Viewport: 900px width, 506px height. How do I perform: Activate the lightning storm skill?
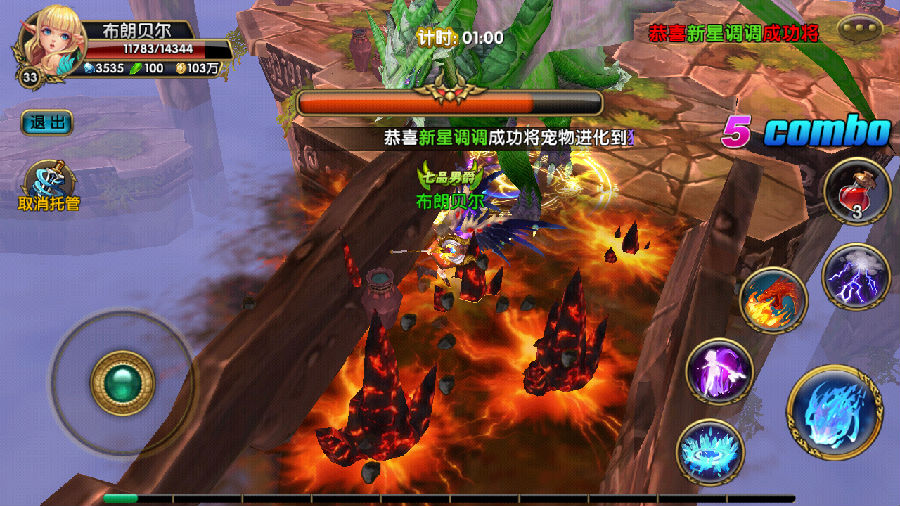(857, 277)
